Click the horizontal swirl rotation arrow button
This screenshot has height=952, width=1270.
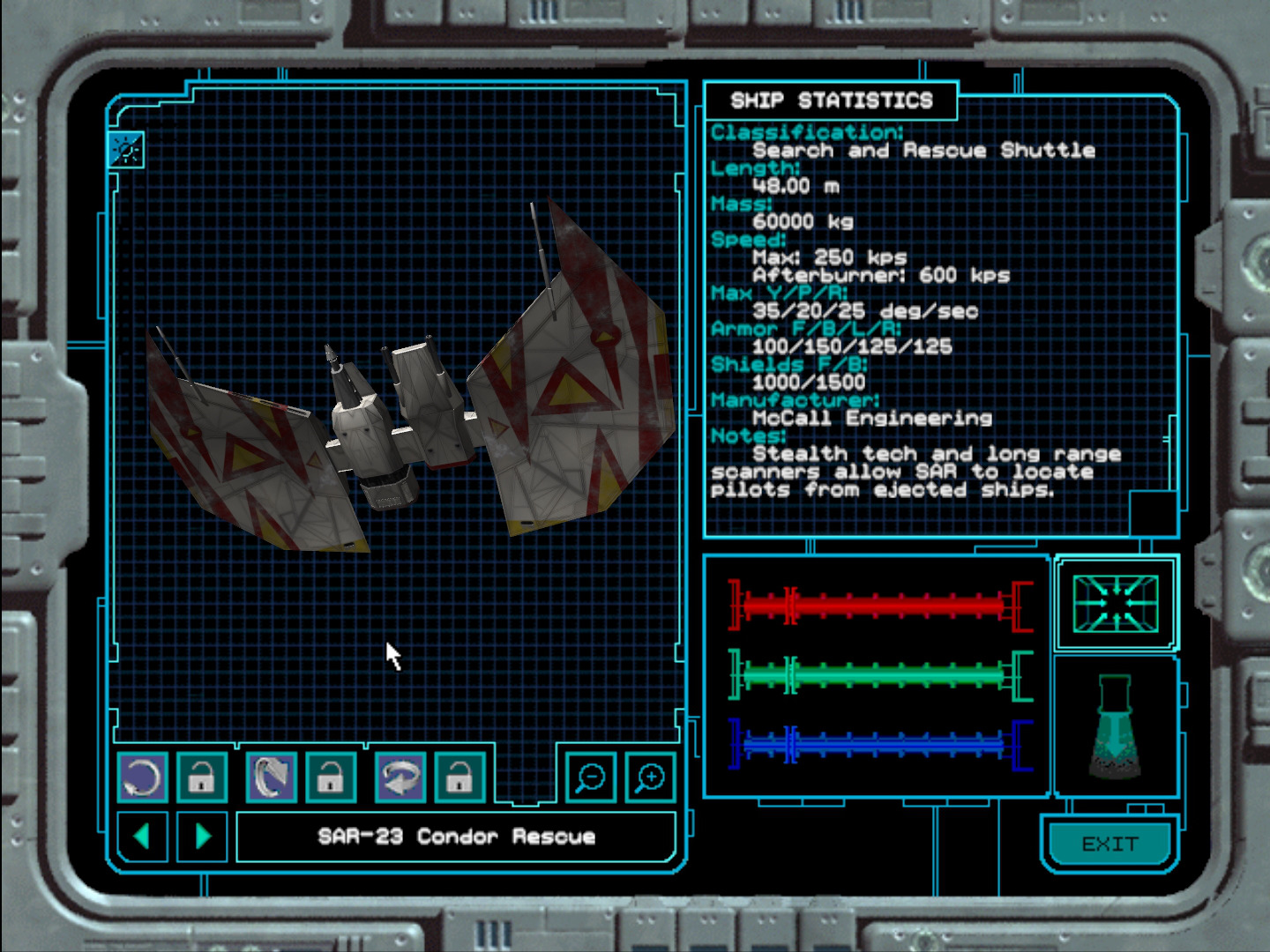[400, 777]
